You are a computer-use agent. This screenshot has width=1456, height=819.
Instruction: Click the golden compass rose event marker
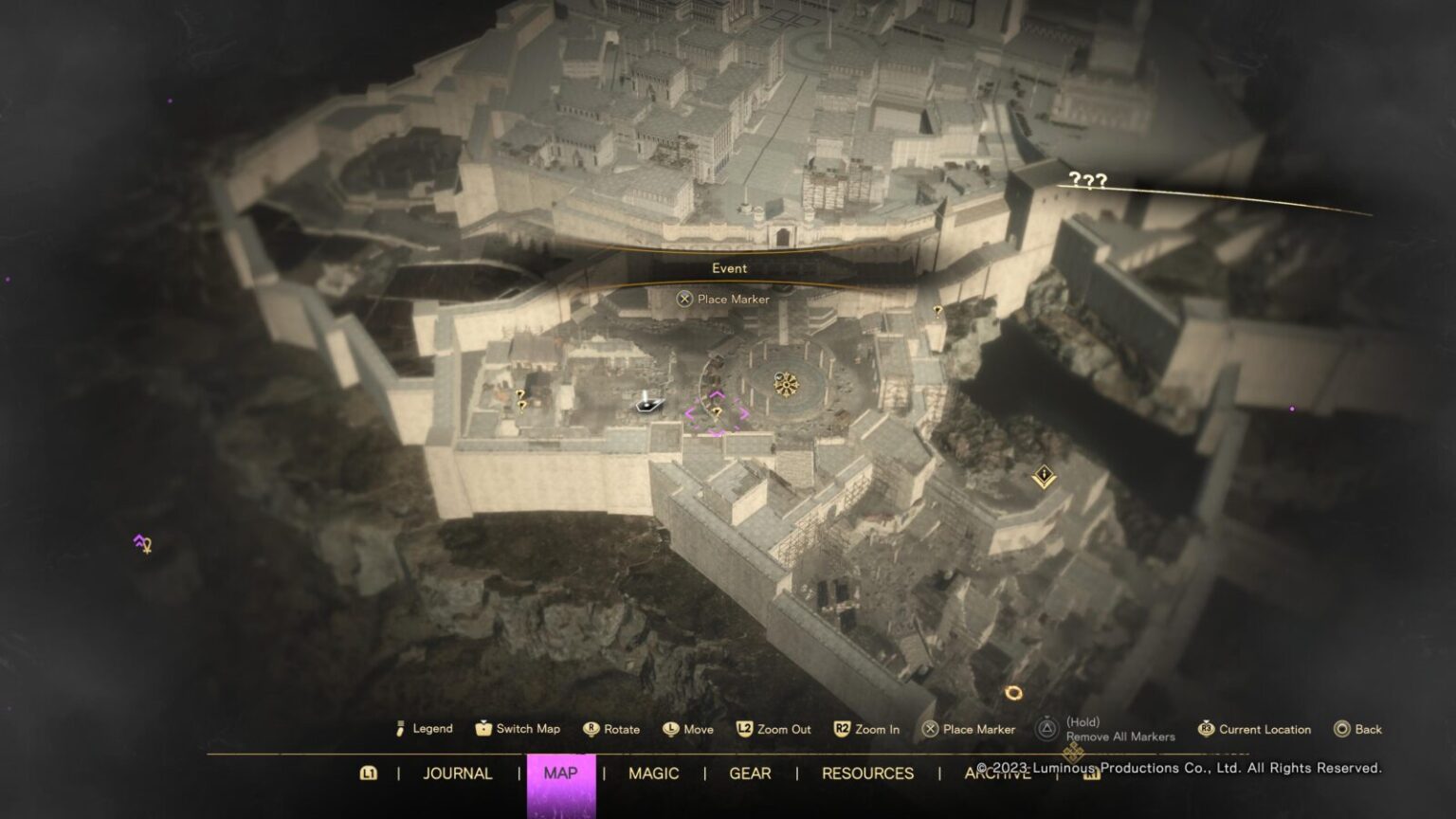[x=785, y=383]
